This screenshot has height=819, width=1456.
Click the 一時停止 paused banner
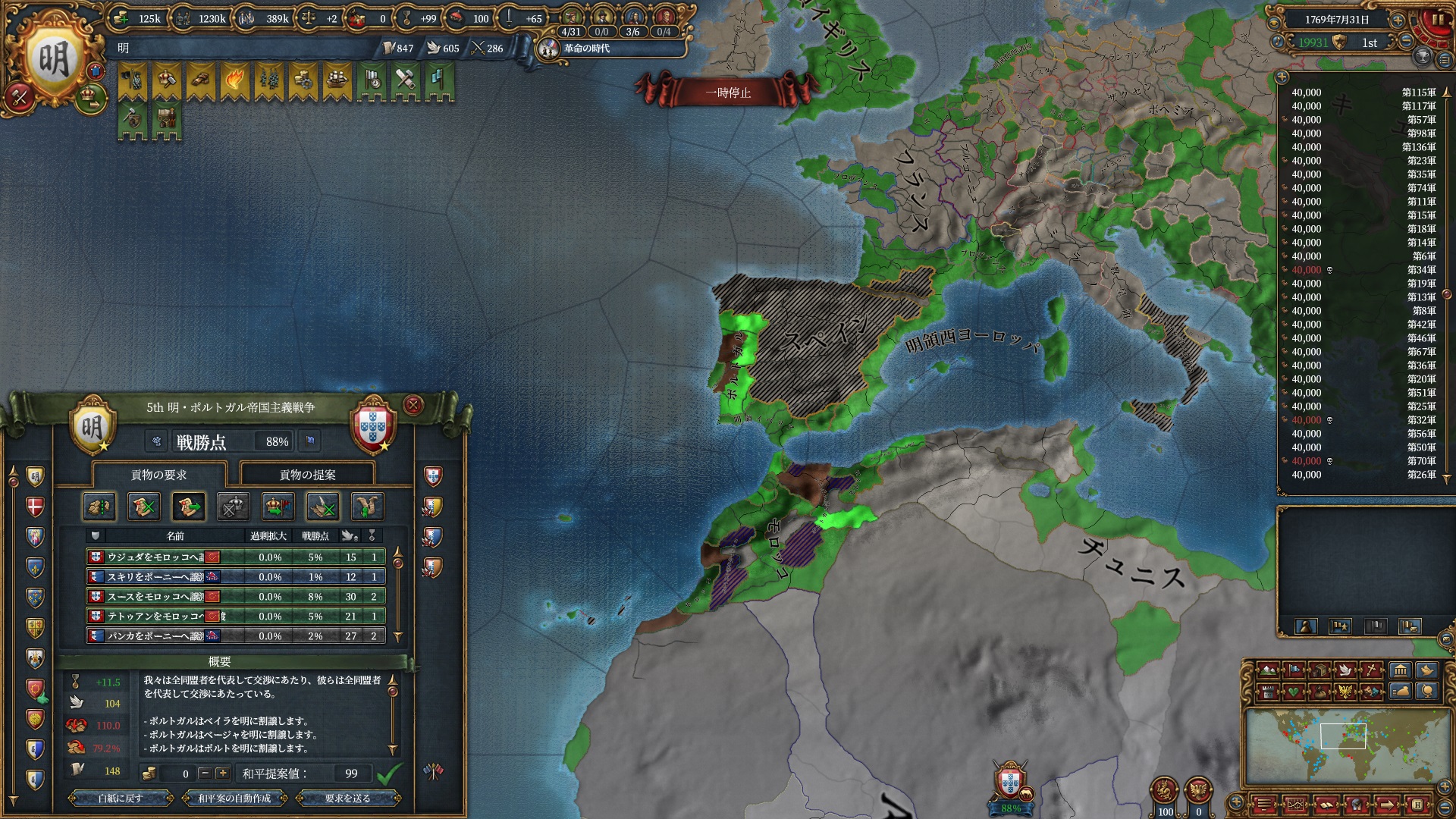[728, 93]
